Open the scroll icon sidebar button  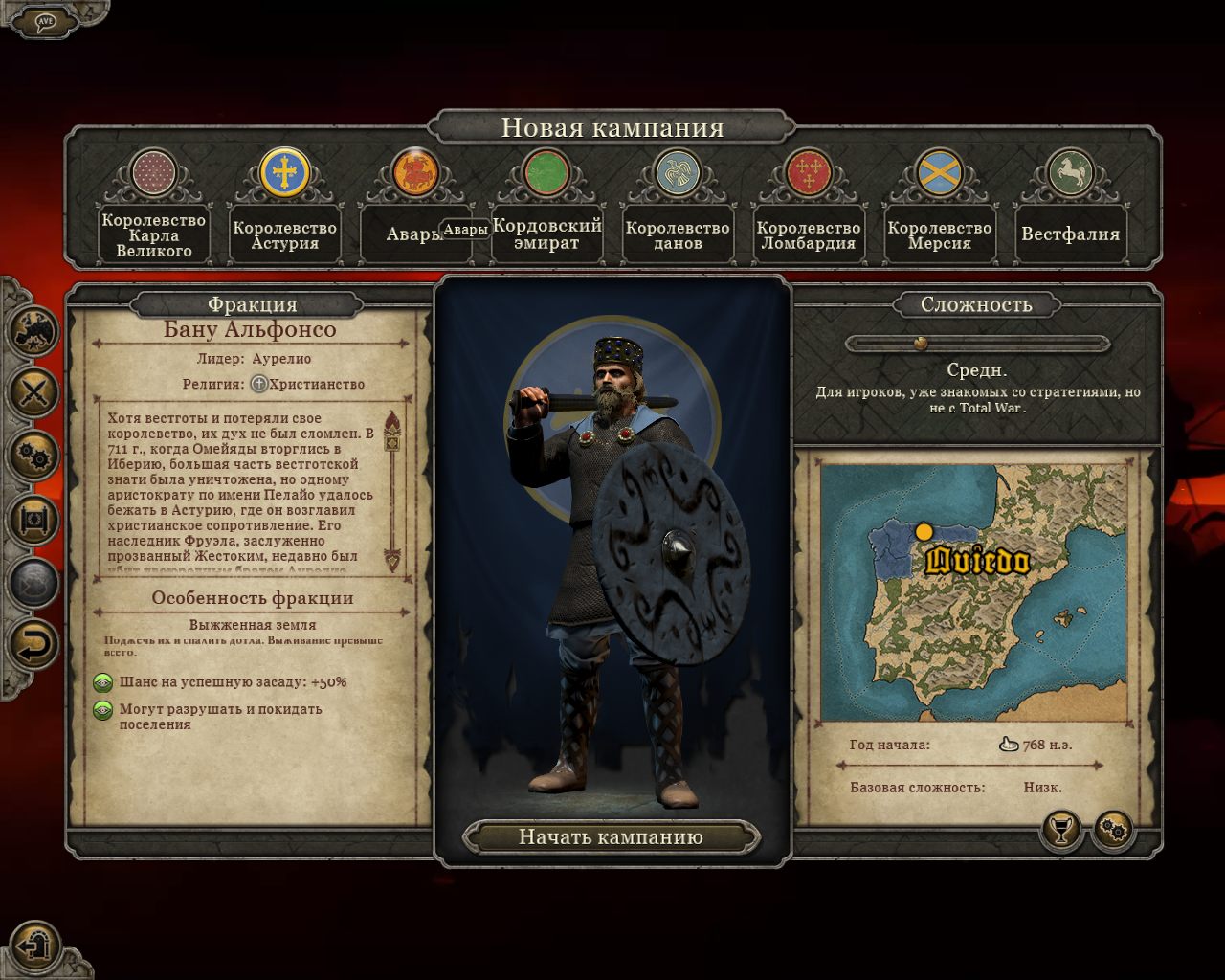[33, 520]
